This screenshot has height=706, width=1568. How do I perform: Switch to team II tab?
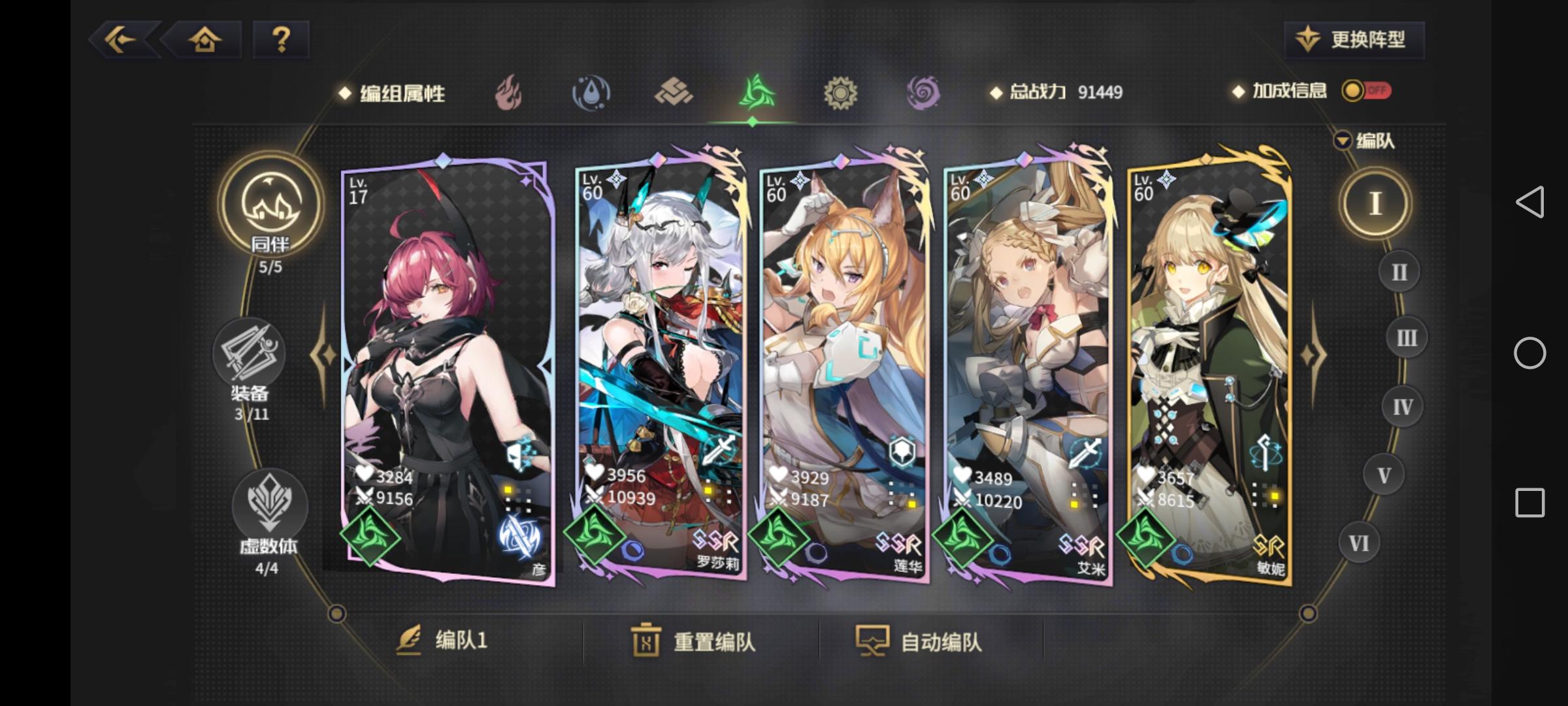point(1398,272)
